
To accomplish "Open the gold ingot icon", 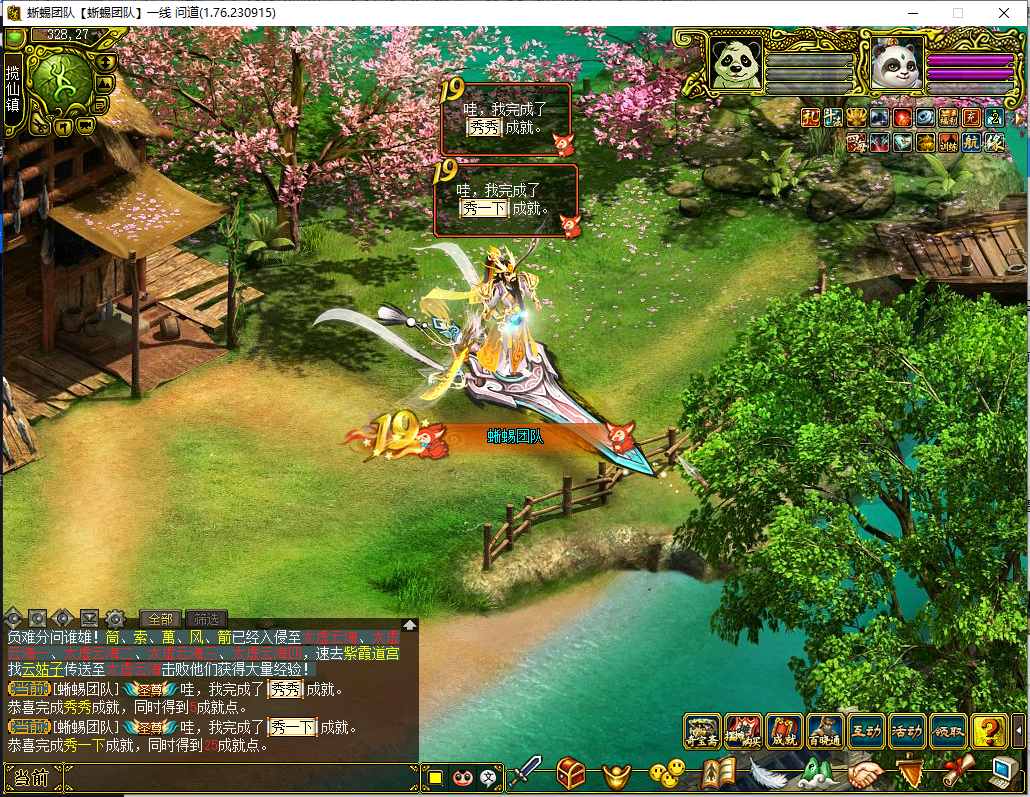I will tap(618, 774).
